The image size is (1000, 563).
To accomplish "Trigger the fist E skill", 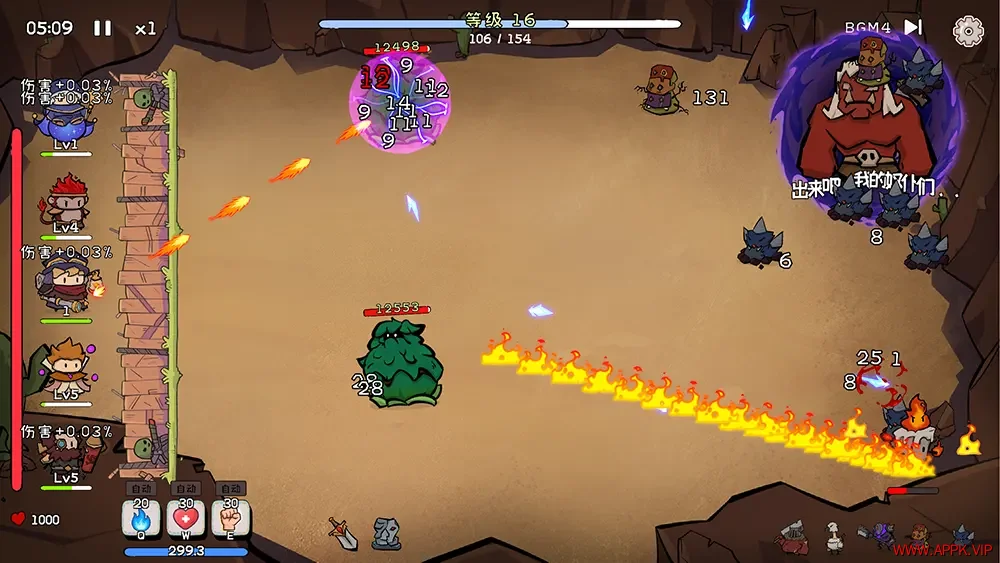I will (231, 518).
